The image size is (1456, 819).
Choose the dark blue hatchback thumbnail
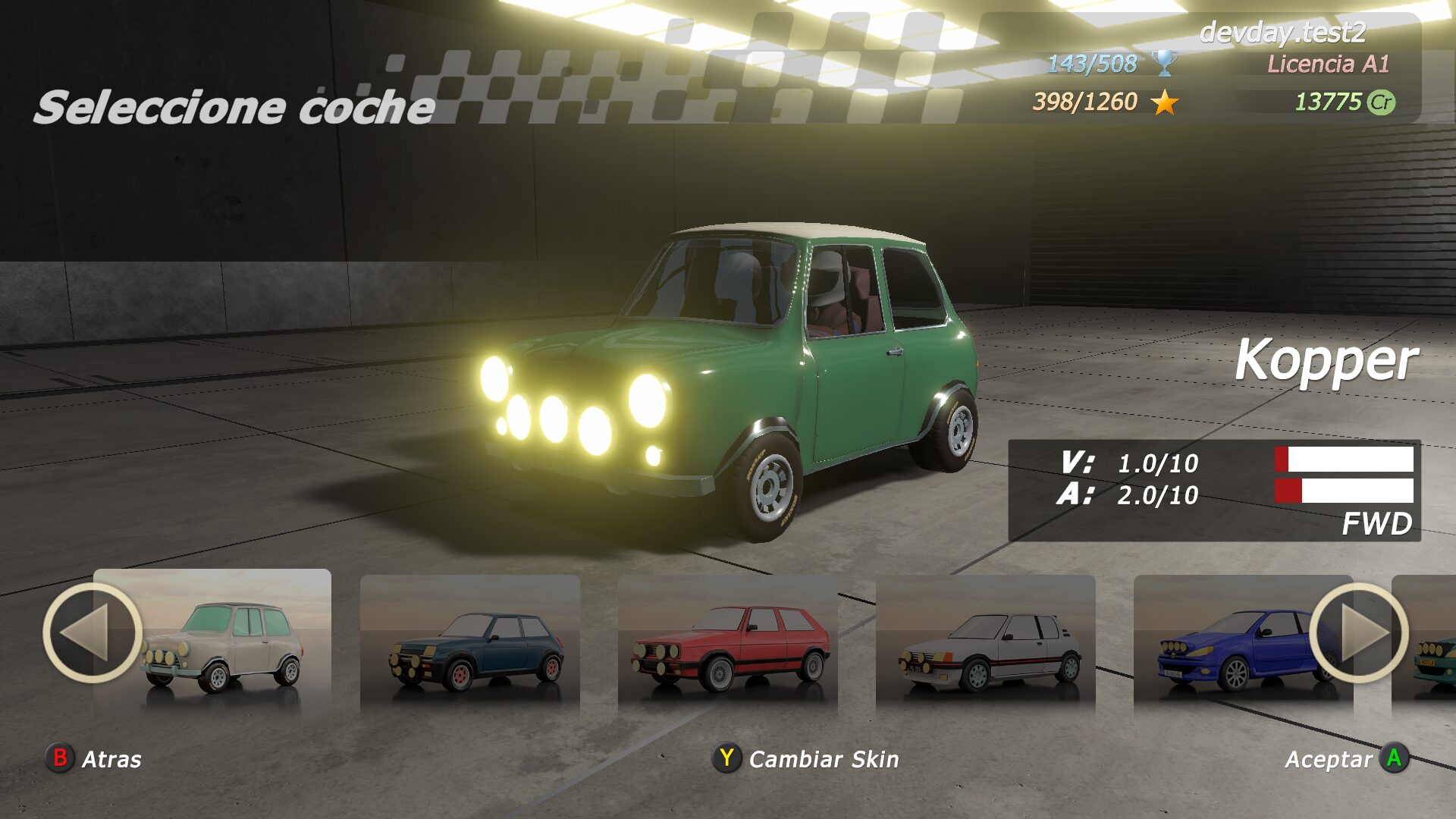(x=470, y=646)
